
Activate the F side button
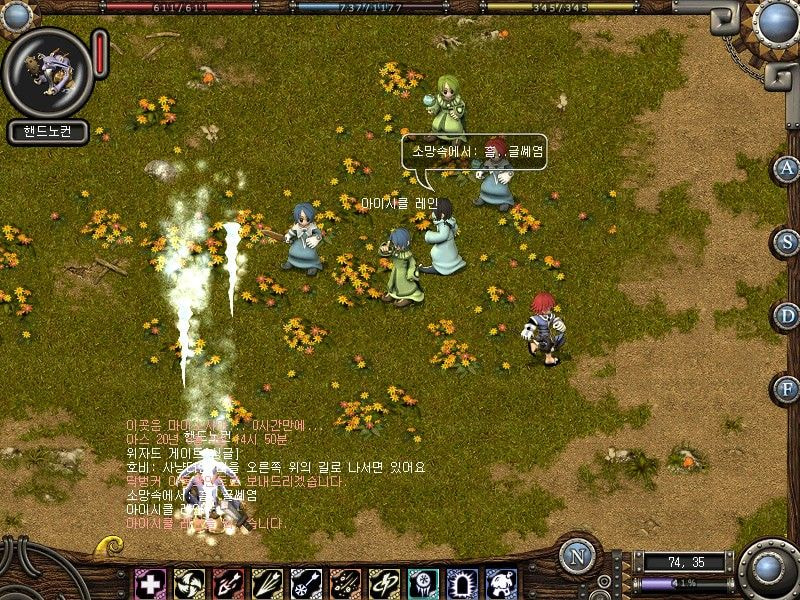click(x=787, y=388)
